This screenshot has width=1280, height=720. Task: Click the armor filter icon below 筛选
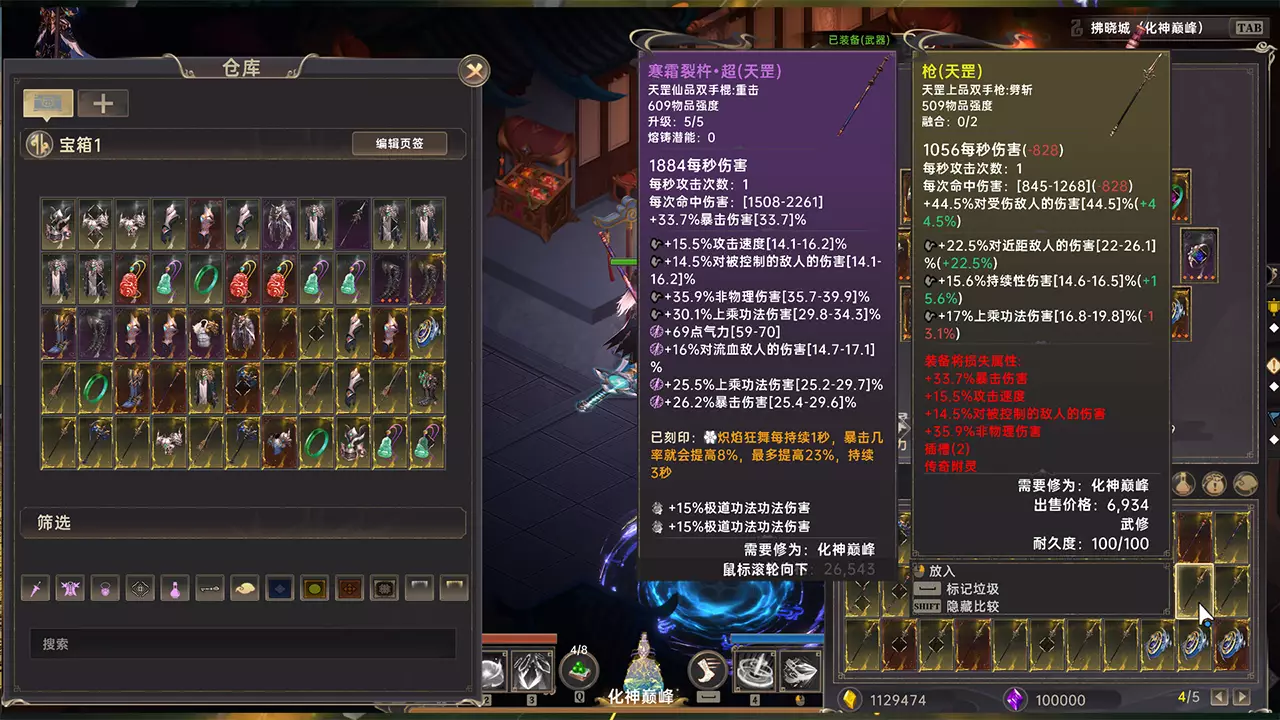click(72, 588)
